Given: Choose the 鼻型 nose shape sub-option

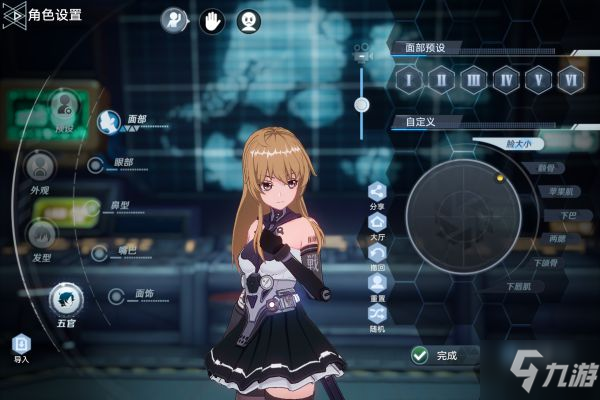Looking at the screenshot, I should pyautogui.click(x=92, y=208).
